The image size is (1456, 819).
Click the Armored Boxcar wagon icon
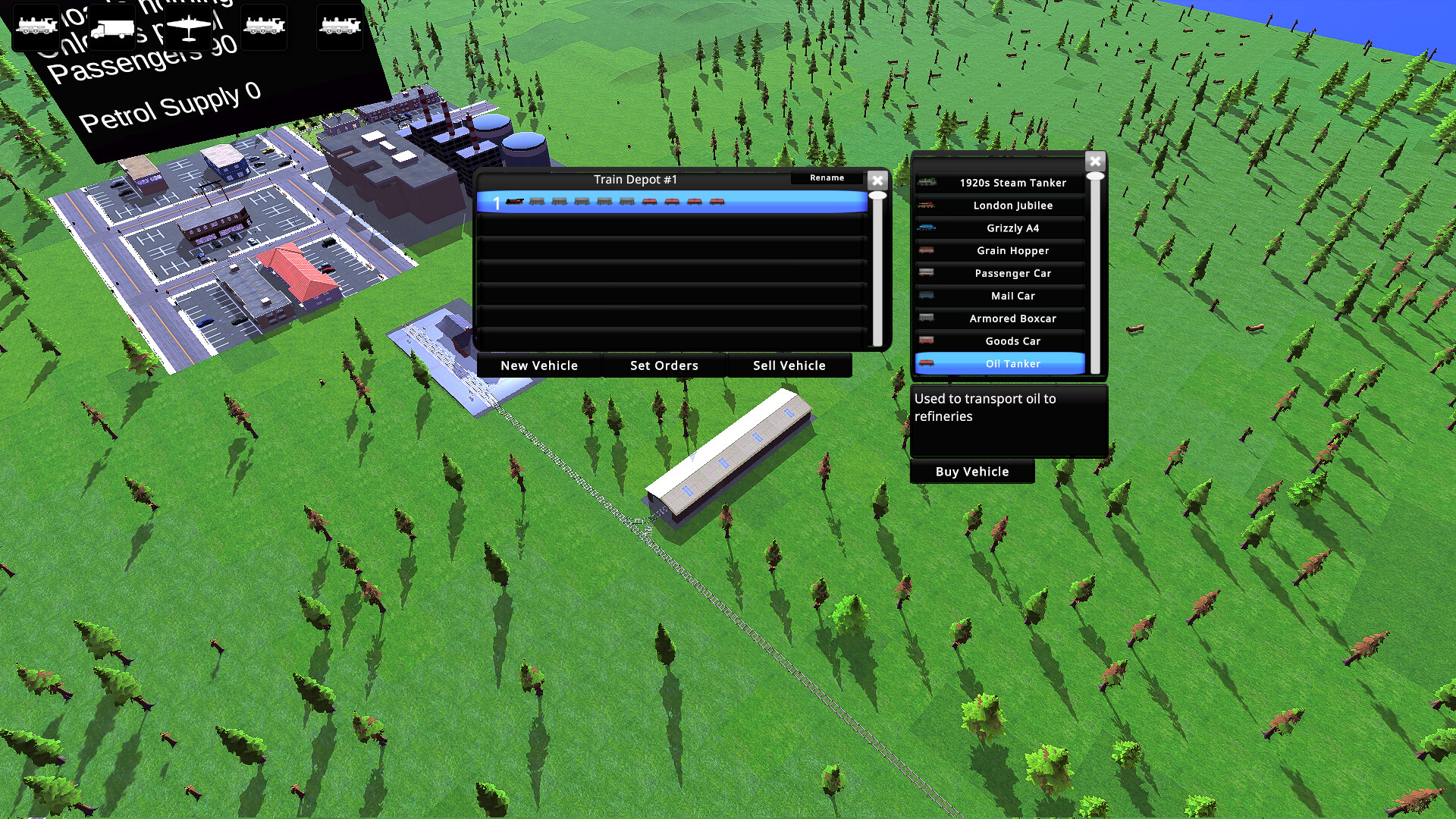[927, 318]
